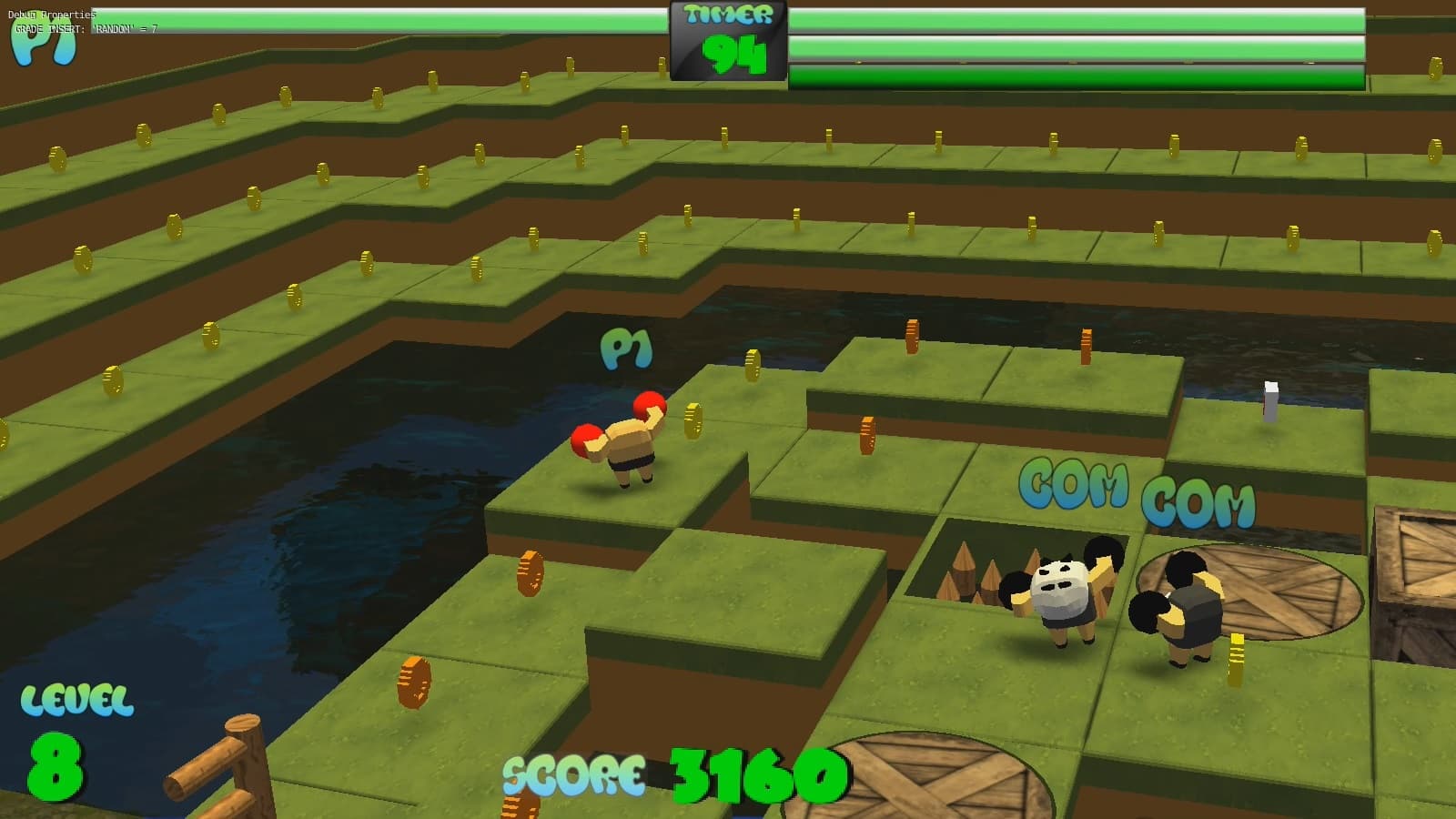Select the GRADE INSERT RANDOM debug entry
This screenshot has width=1456, height=819.
[86, 30]
